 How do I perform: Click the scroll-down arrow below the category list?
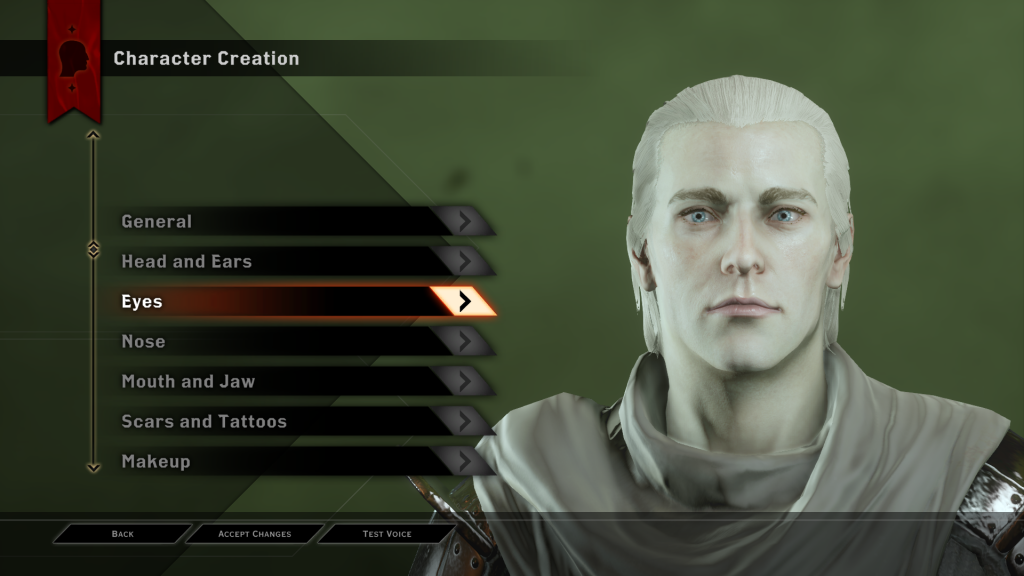[x=93, y=466]
